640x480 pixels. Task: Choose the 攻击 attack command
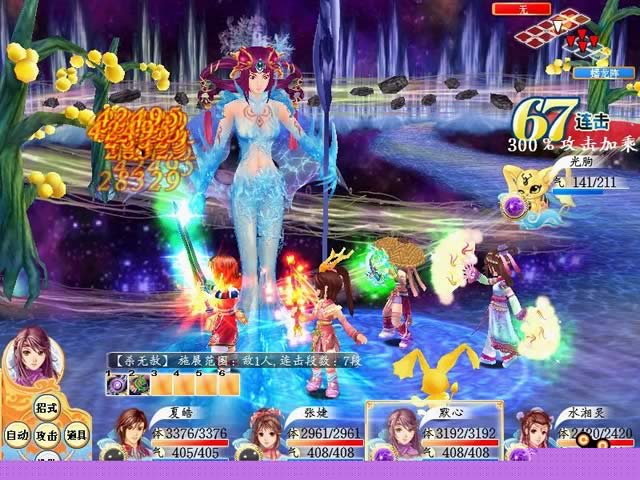click(x=46, y=435)
